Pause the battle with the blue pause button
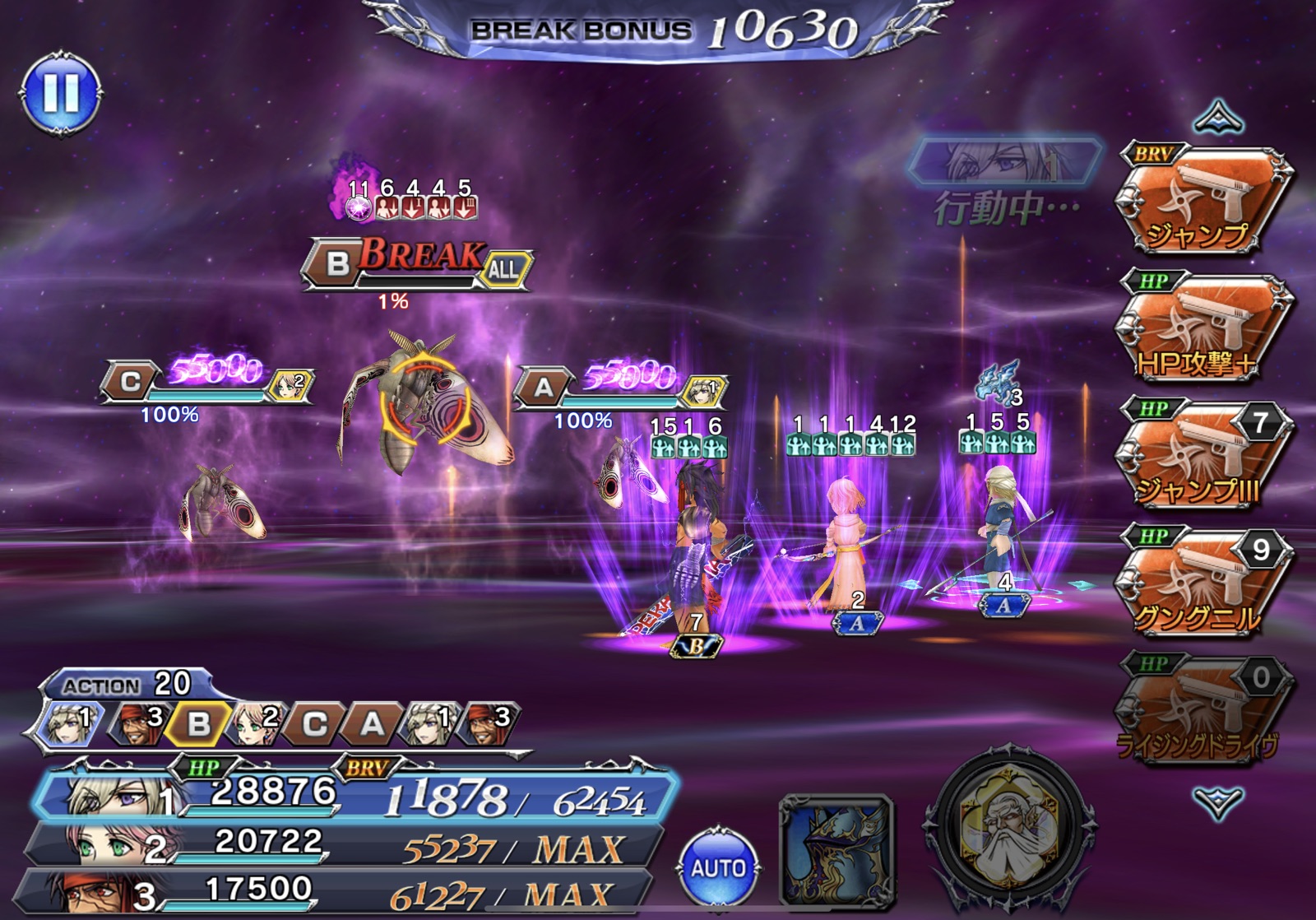The height and width of the screenshot is (920, 1316). [62, 93]
